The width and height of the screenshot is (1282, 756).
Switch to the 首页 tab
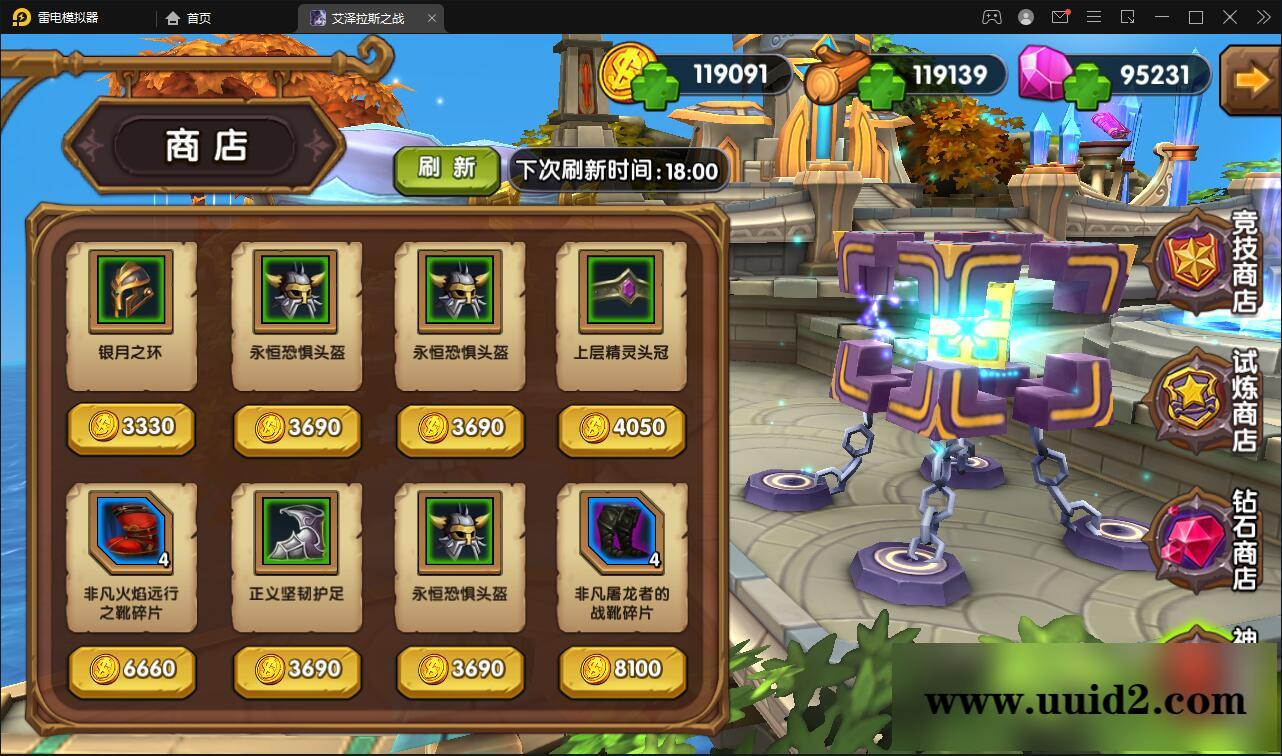tap(190, 17)
